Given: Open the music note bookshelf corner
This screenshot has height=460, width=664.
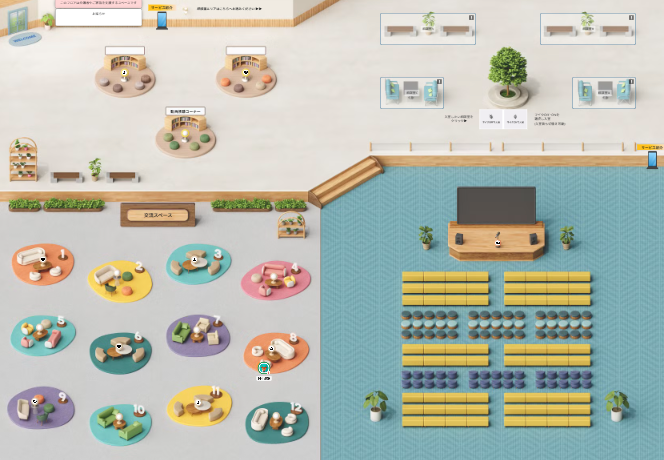Looking at the screenshot, I should (x=125, y=76).
